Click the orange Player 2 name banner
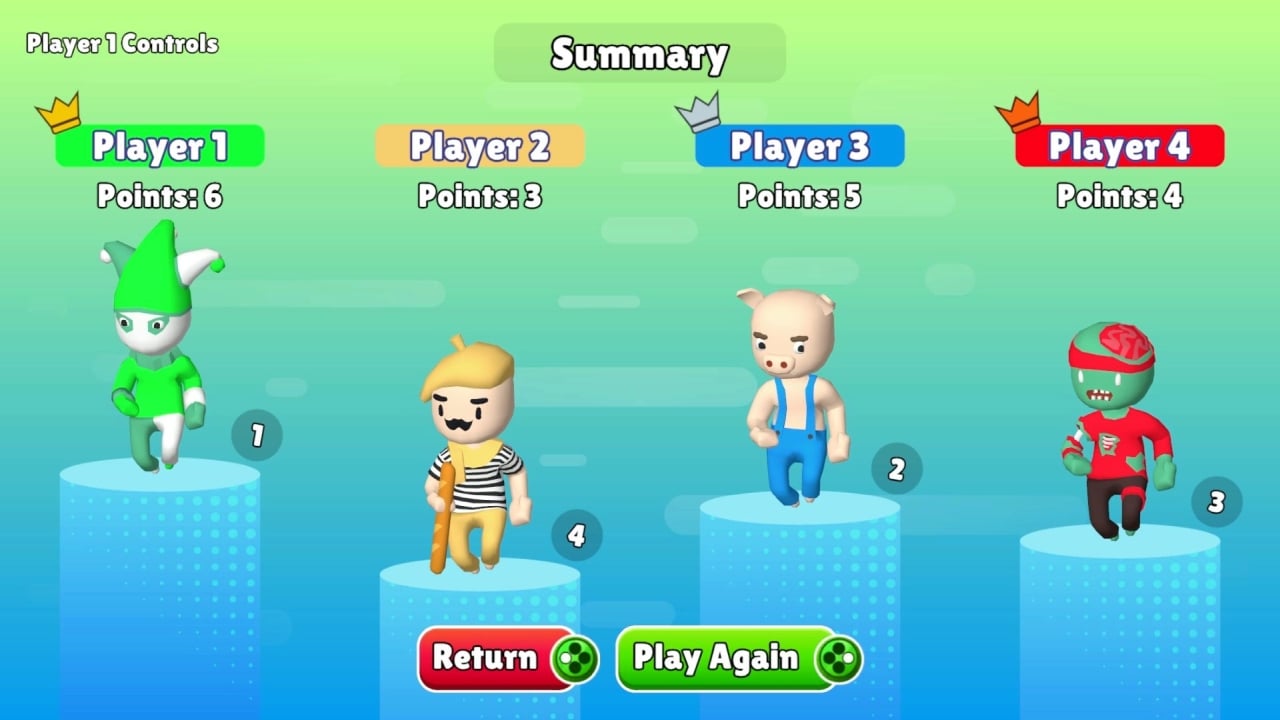The height and width of the screenshot is (720, 1280). tap(479, 146)
